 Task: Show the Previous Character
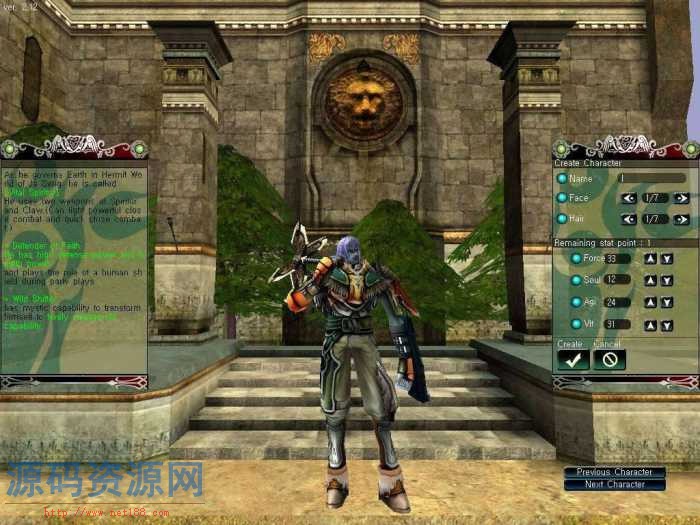click(x=614, y=472)
